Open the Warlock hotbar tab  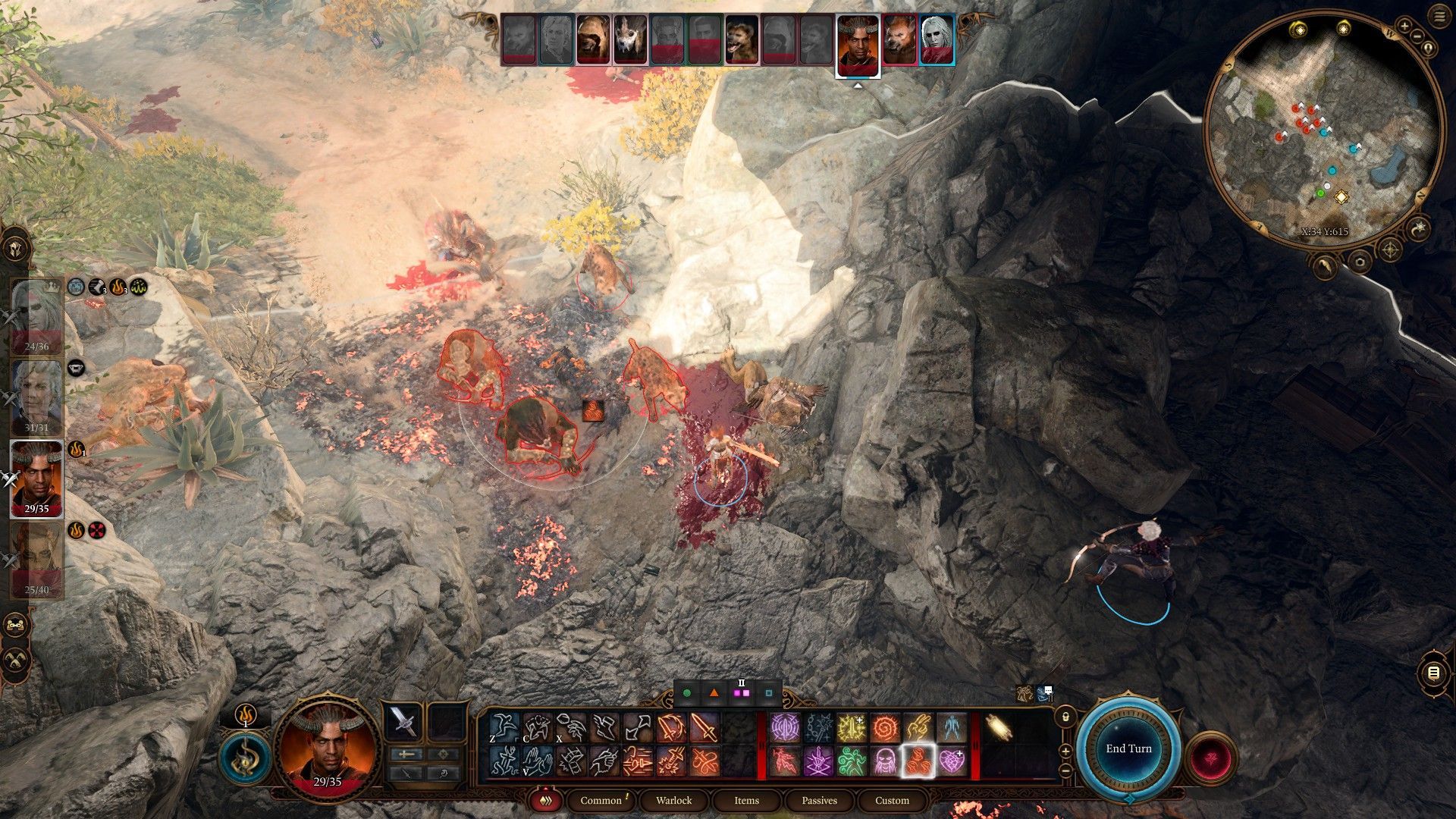(x=673, y=800)
